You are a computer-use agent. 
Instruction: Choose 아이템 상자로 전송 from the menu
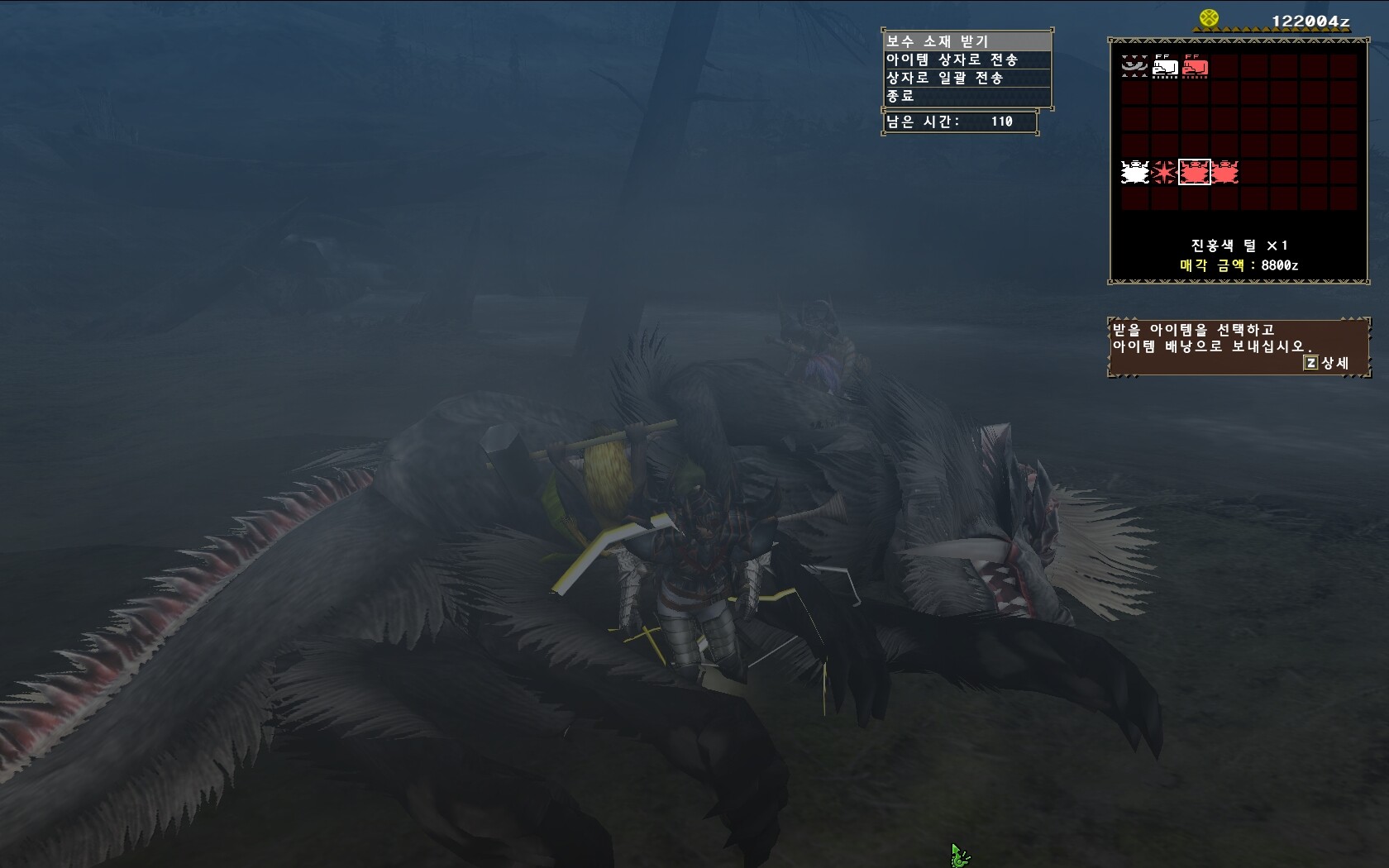tap(967, 60)
